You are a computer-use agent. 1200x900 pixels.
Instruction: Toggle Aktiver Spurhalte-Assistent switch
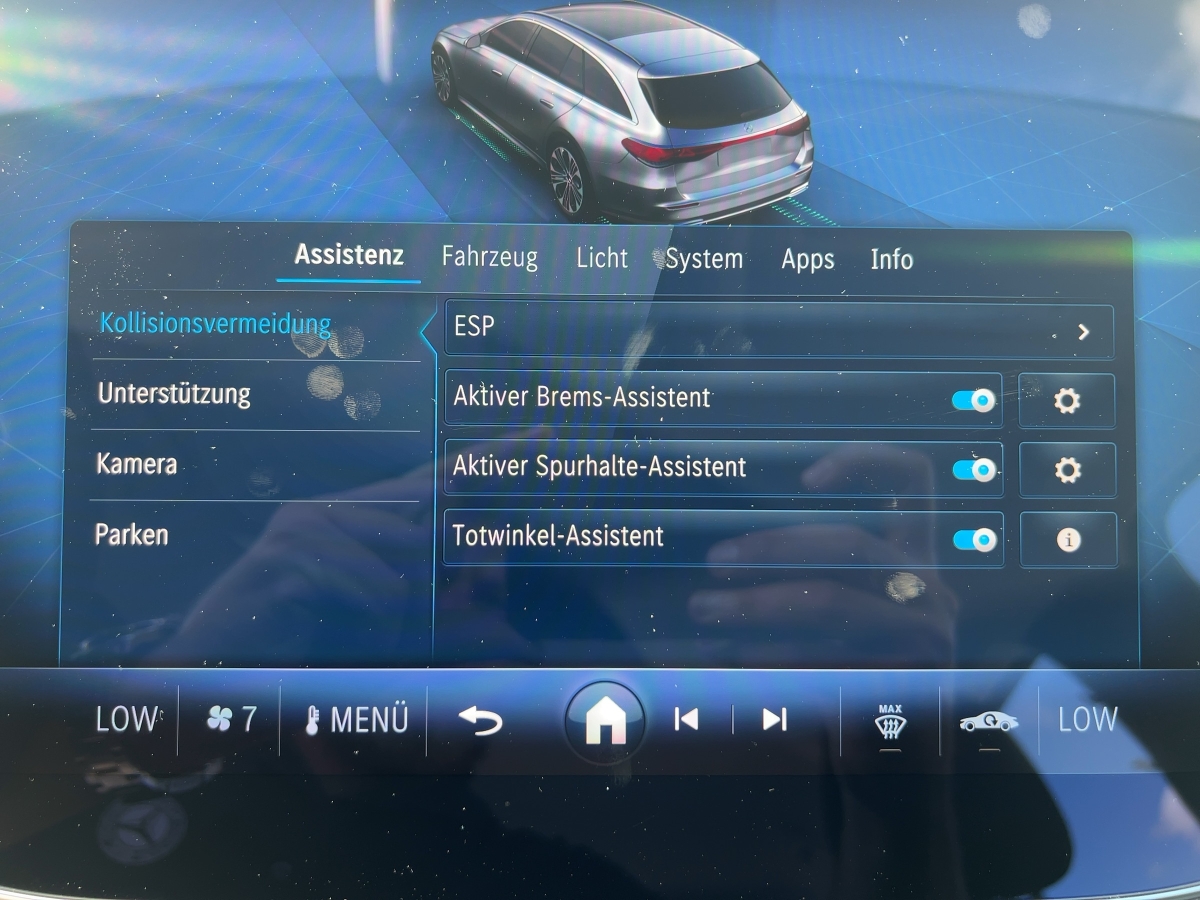[973, 470]
